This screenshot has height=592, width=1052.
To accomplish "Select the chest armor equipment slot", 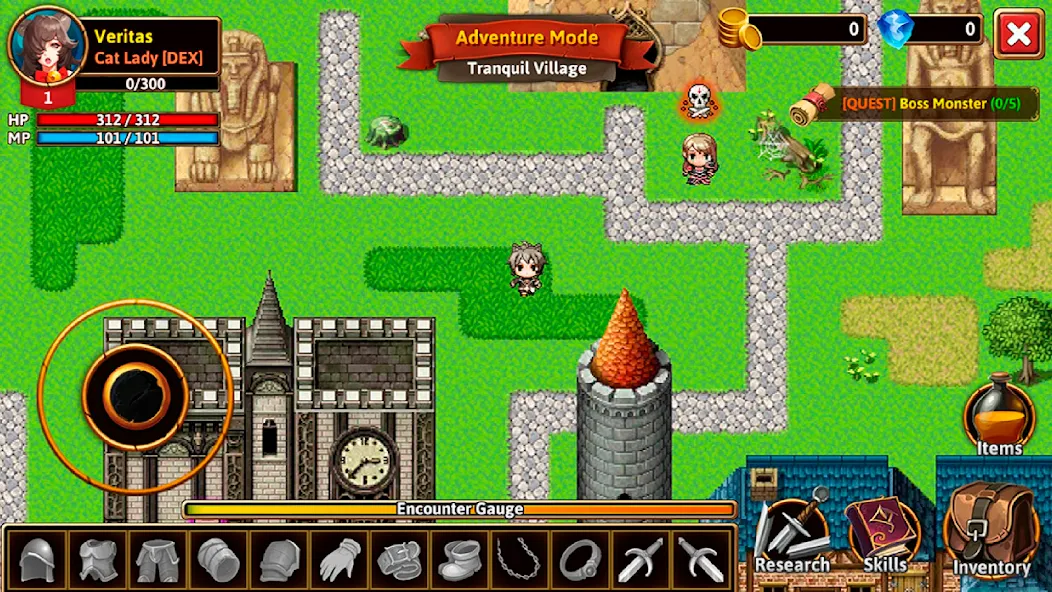I will pyautogui.click(x=99, y=558).
